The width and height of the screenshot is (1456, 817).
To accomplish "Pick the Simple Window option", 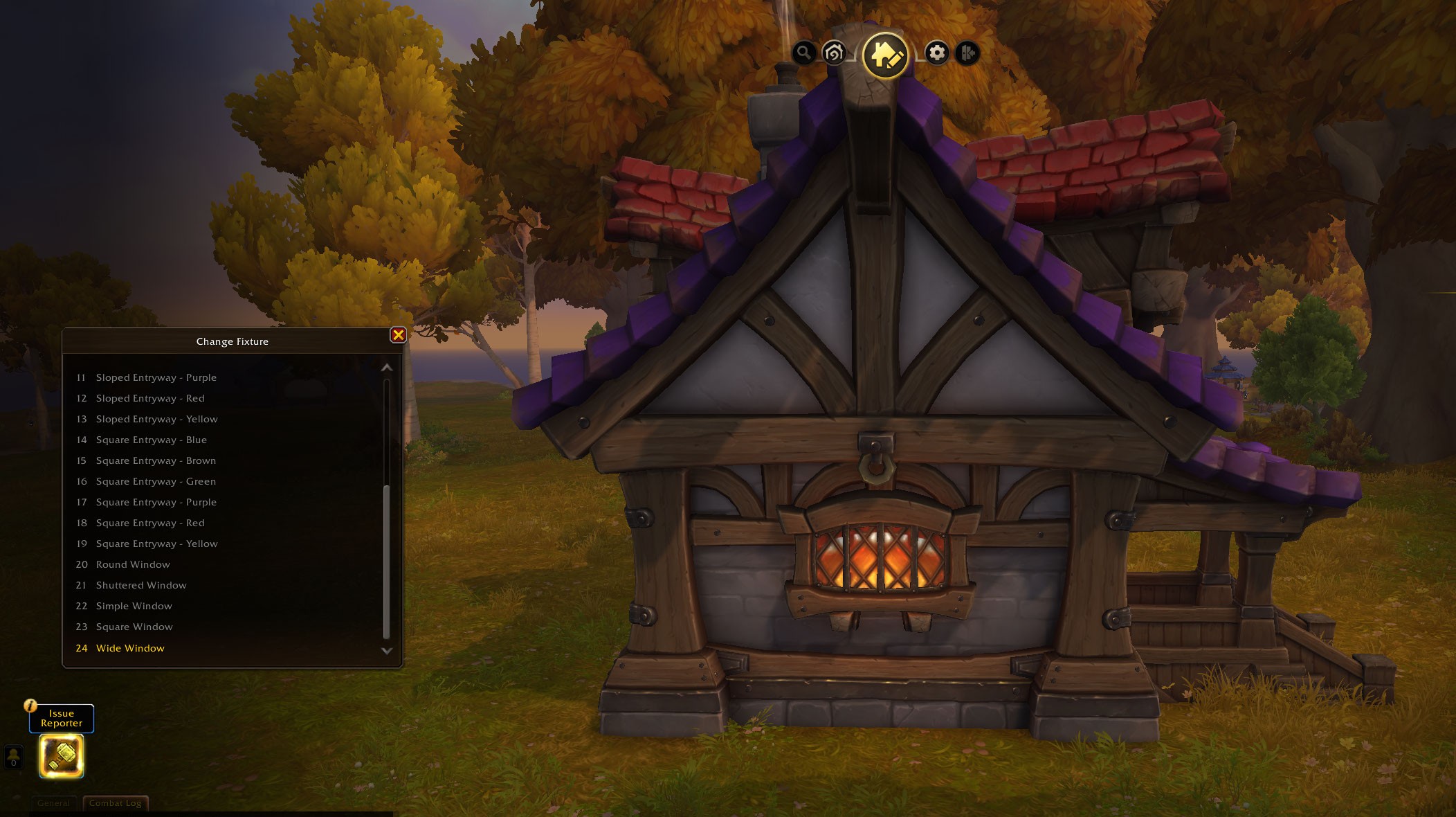I will [134, 606].
